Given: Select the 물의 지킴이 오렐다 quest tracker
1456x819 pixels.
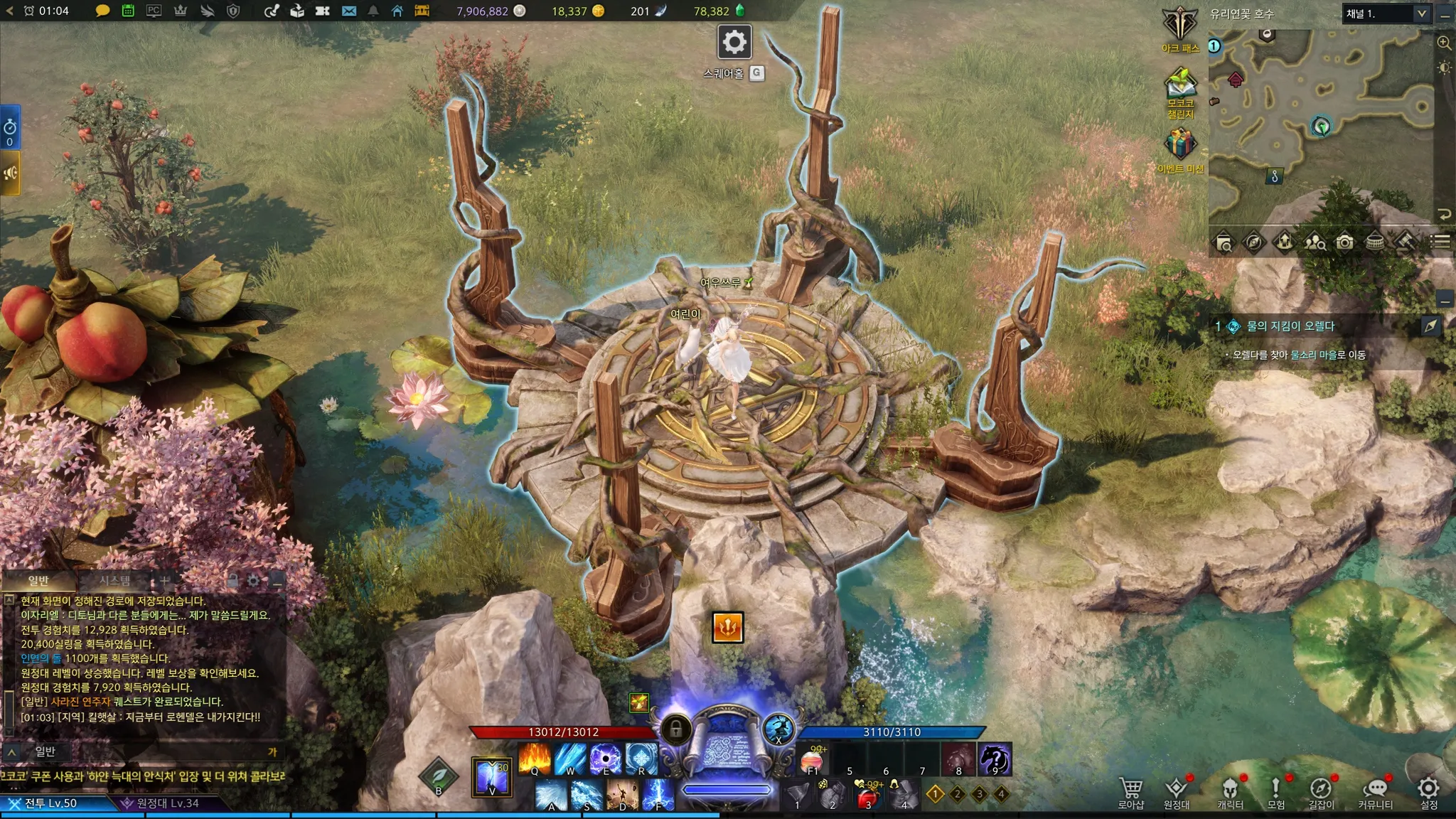Looking at the screenshot, I should (1290, 326).
